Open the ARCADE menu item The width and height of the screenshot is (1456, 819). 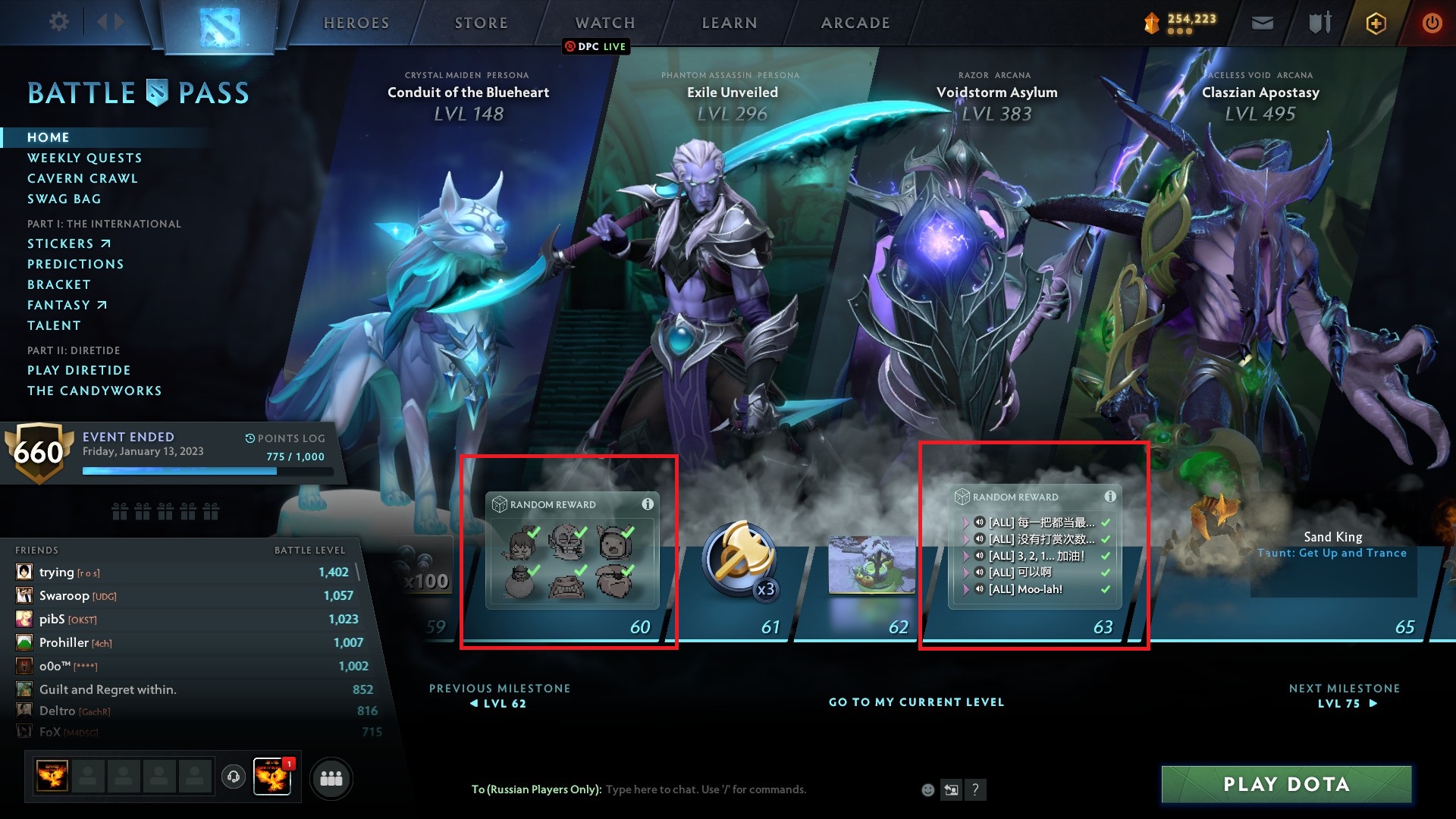854,23
